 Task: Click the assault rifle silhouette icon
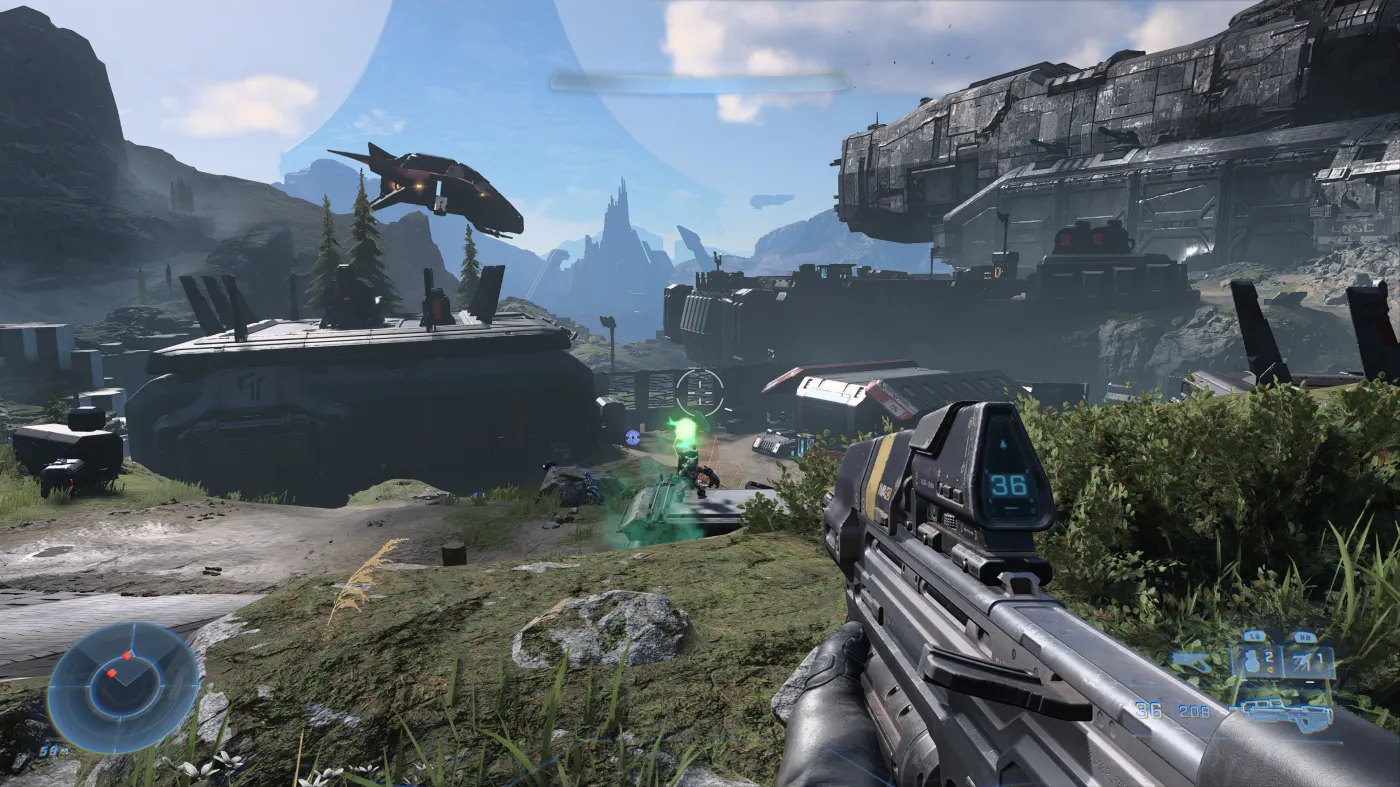1287,715
